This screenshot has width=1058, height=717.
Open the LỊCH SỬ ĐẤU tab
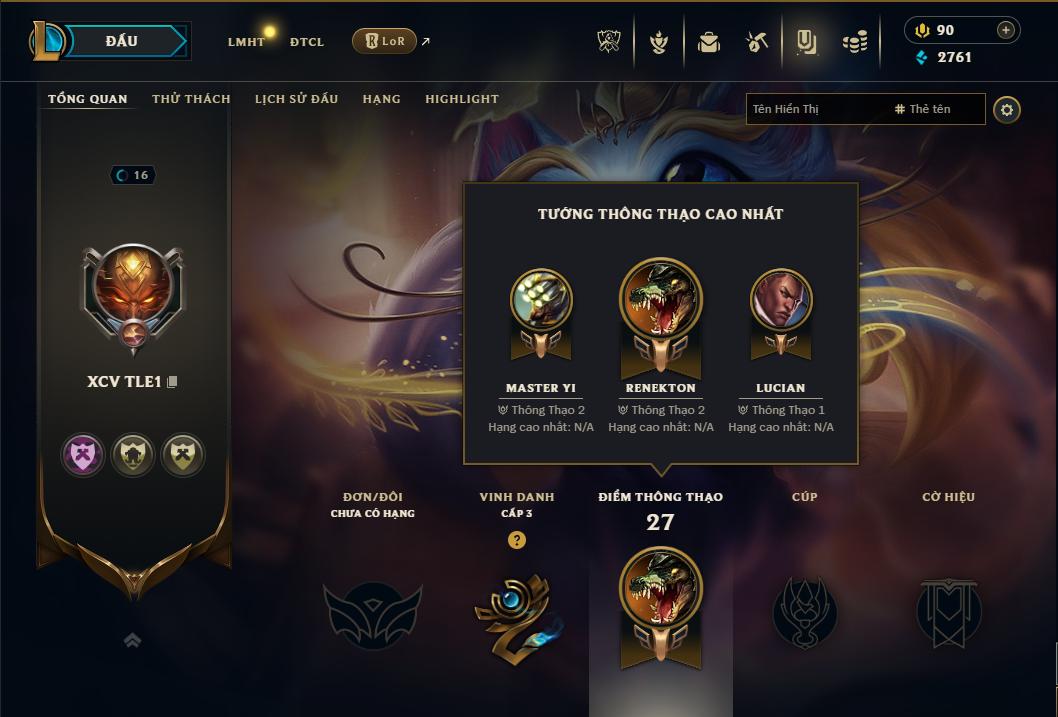coord(296,99)
